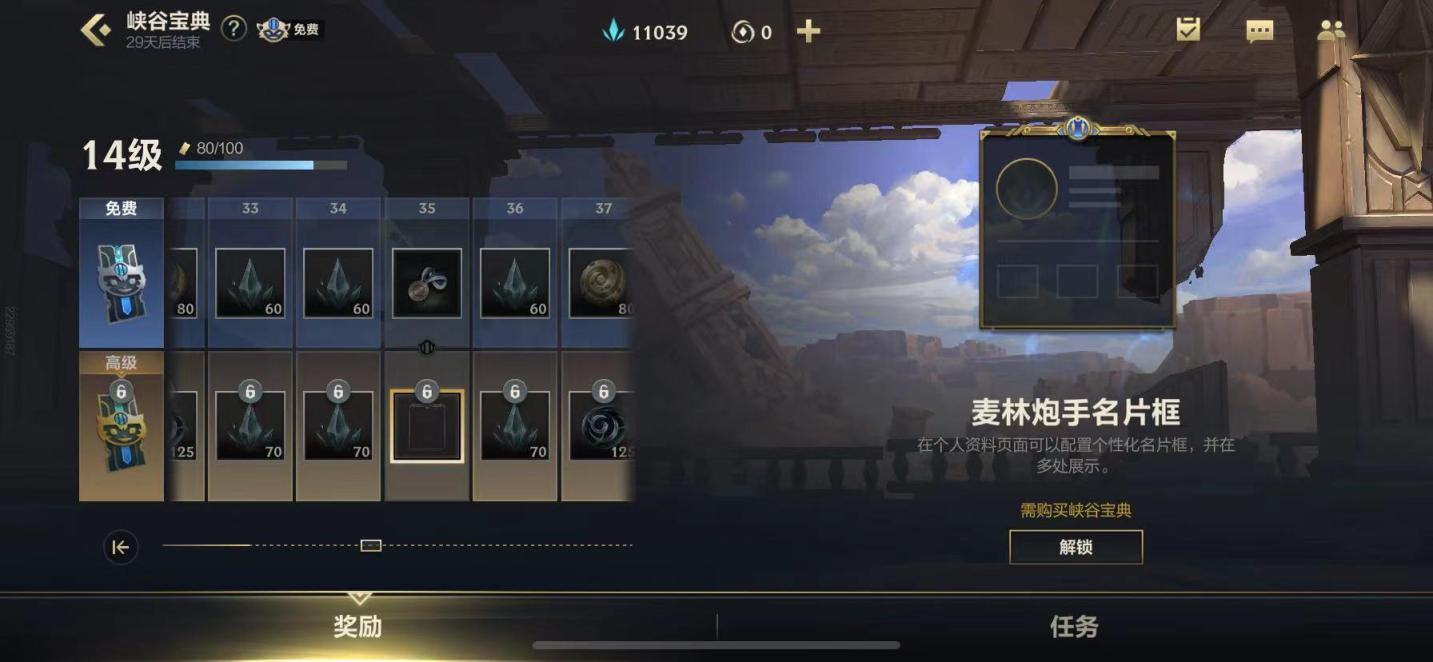Switch to the 奖励 tab
The image size is (1433, 662).
pyautogui.click(x=358, y=627)
